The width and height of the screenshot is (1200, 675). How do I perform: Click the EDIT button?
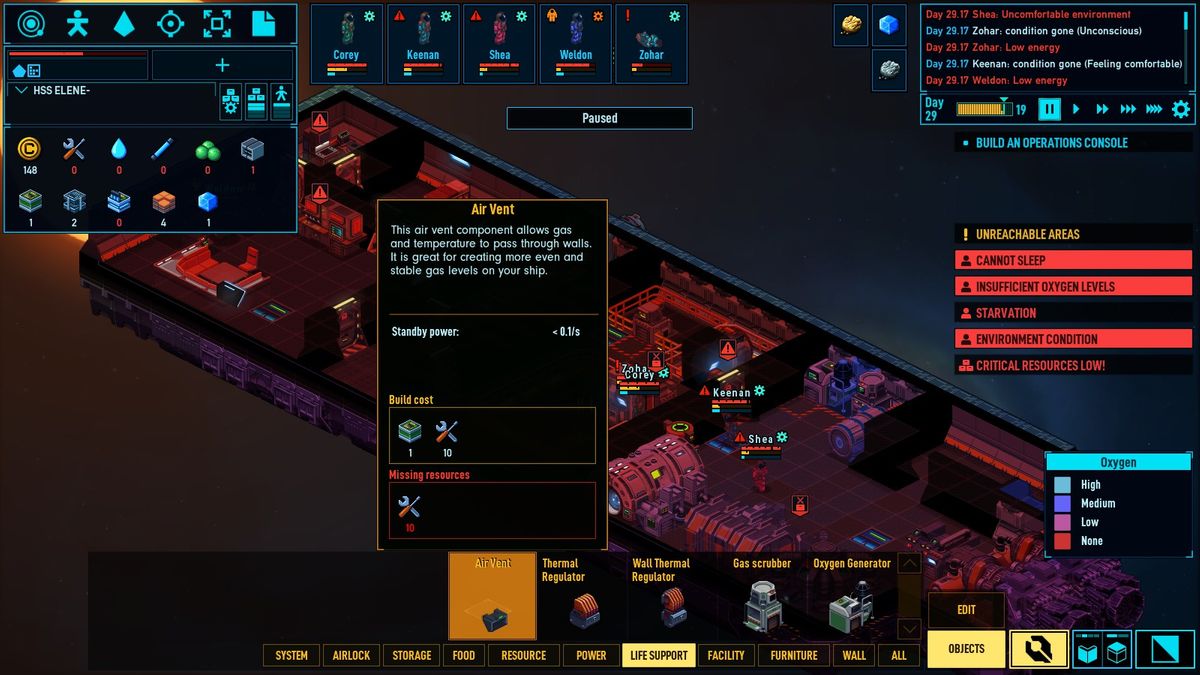coord(966,610)
